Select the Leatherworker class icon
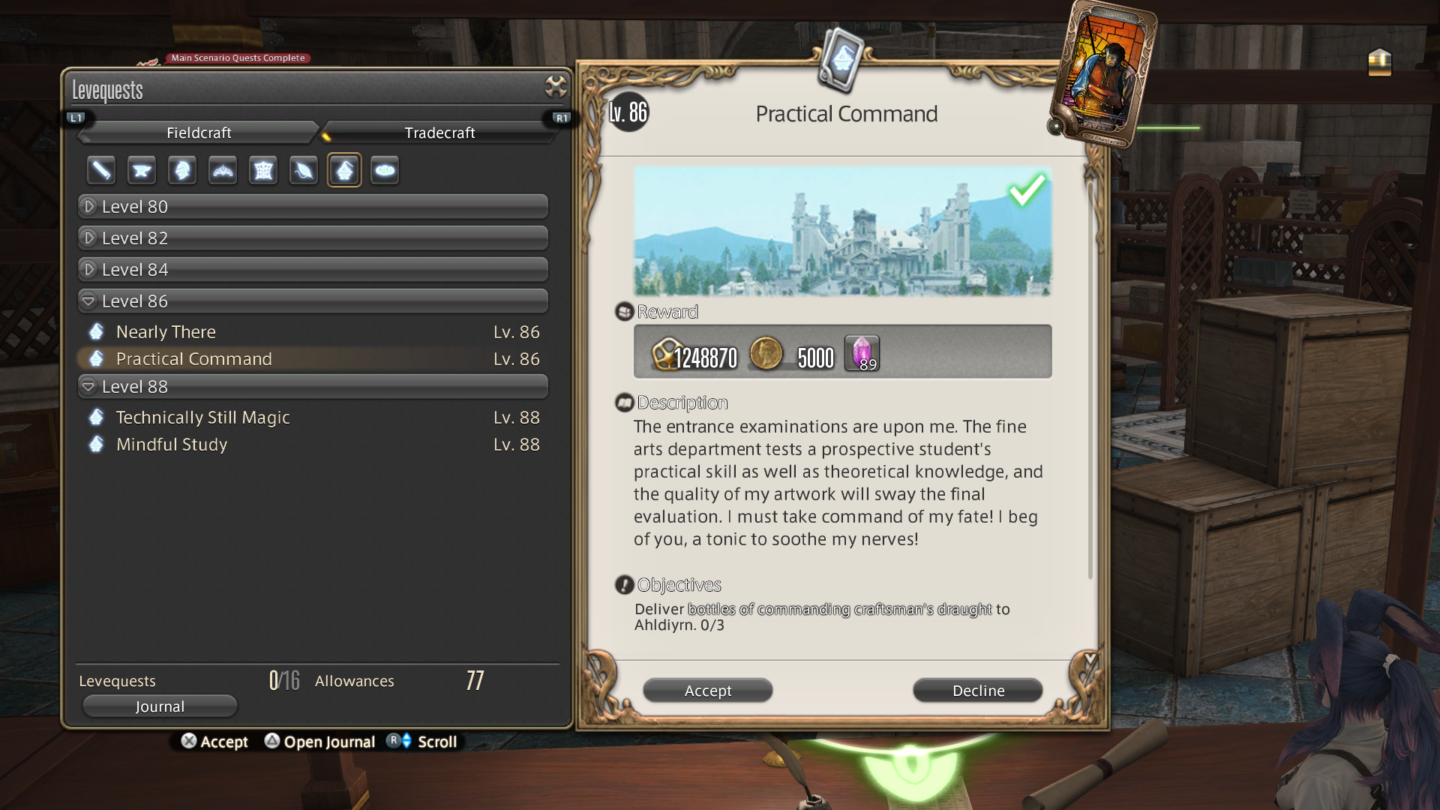Screen dimensions: 1440x810 (x=262, y=170)
